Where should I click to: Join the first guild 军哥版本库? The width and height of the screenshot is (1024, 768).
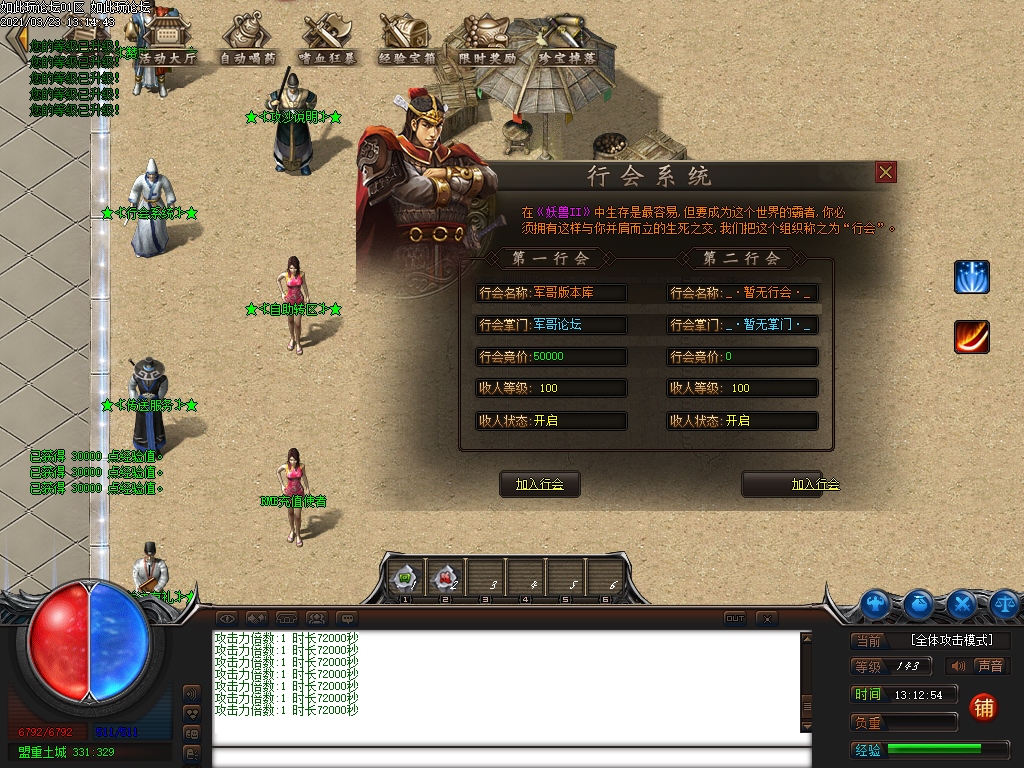(540, 484)
